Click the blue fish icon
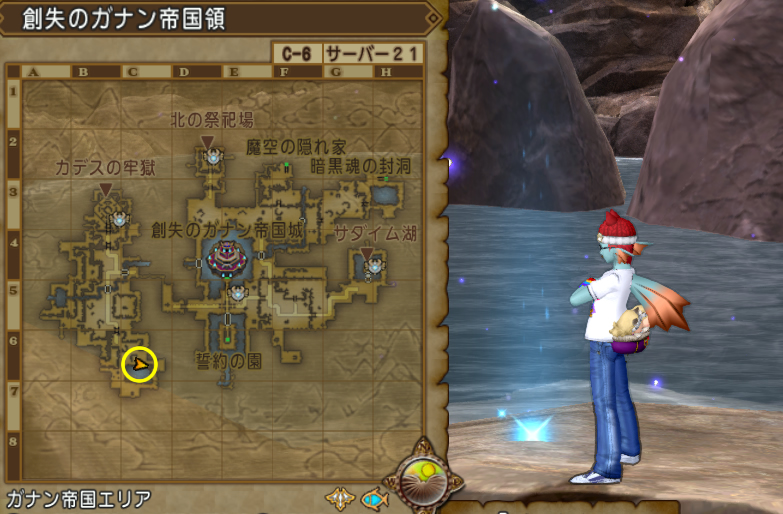 pos(374,497)
